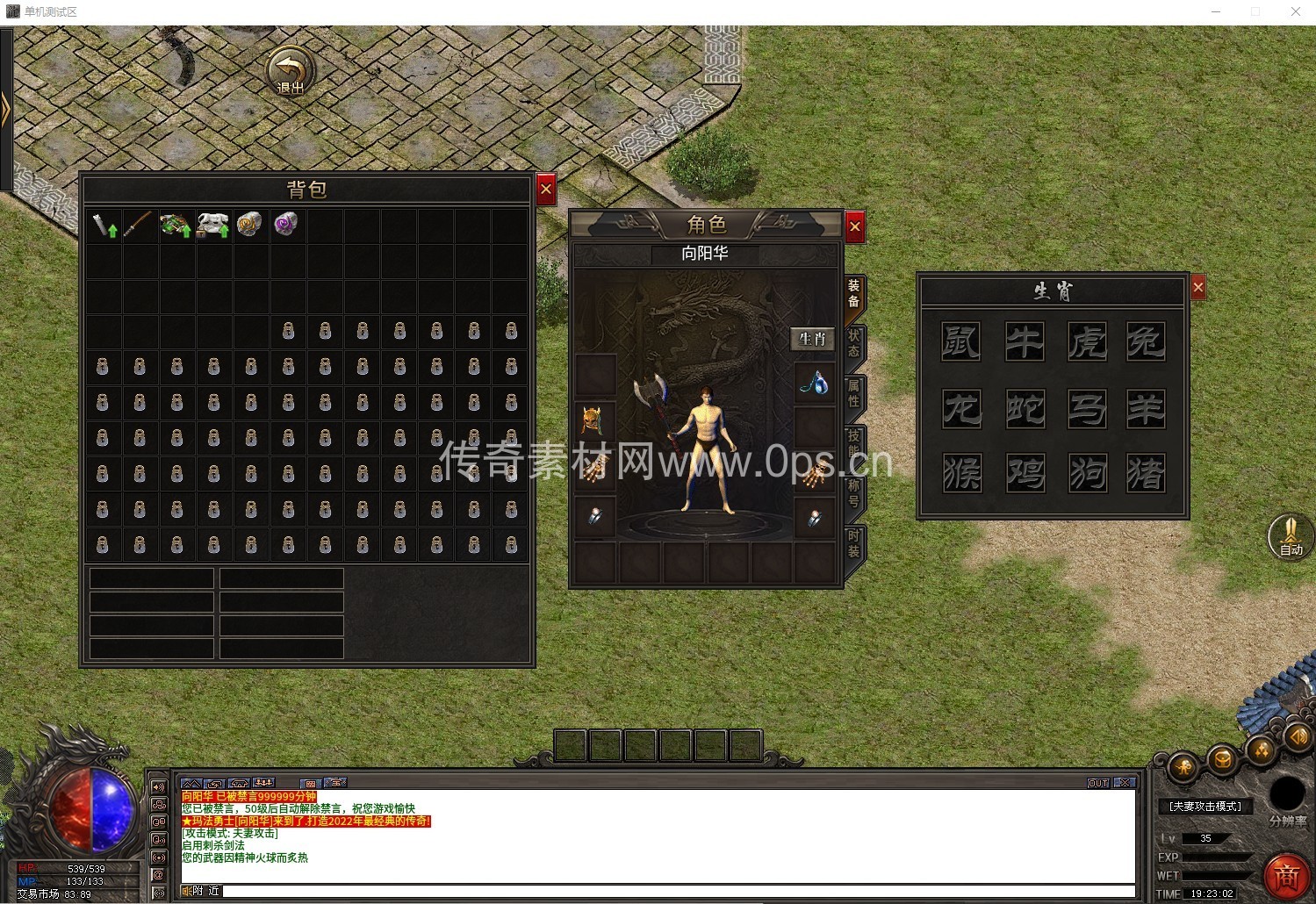Click the equipped helmet slot
Image resolution: width=1316 pixels, height=904 pixels.
[x=595, y=421]
